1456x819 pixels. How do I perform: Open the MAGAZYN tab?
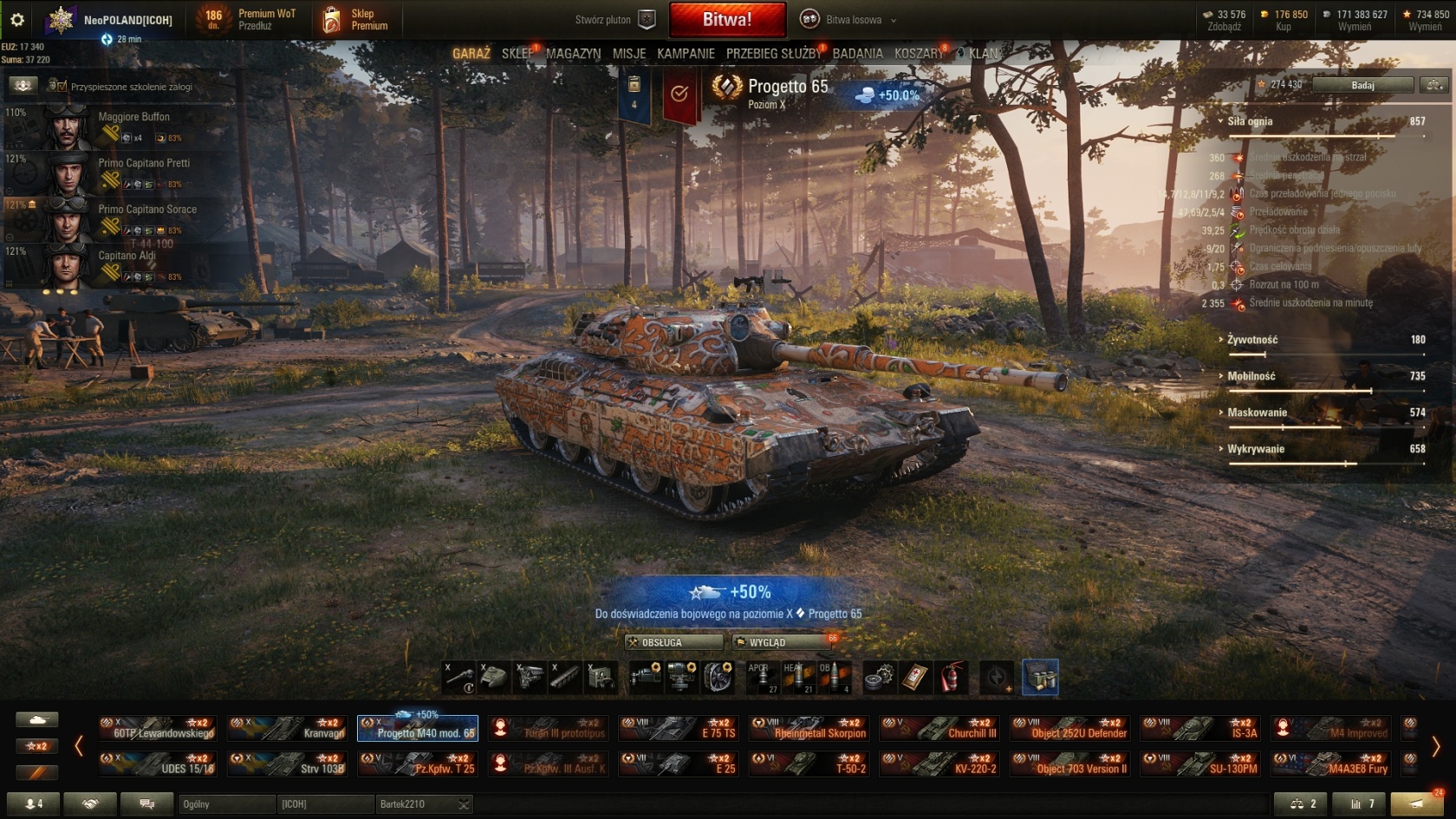[x=573, y=54]
